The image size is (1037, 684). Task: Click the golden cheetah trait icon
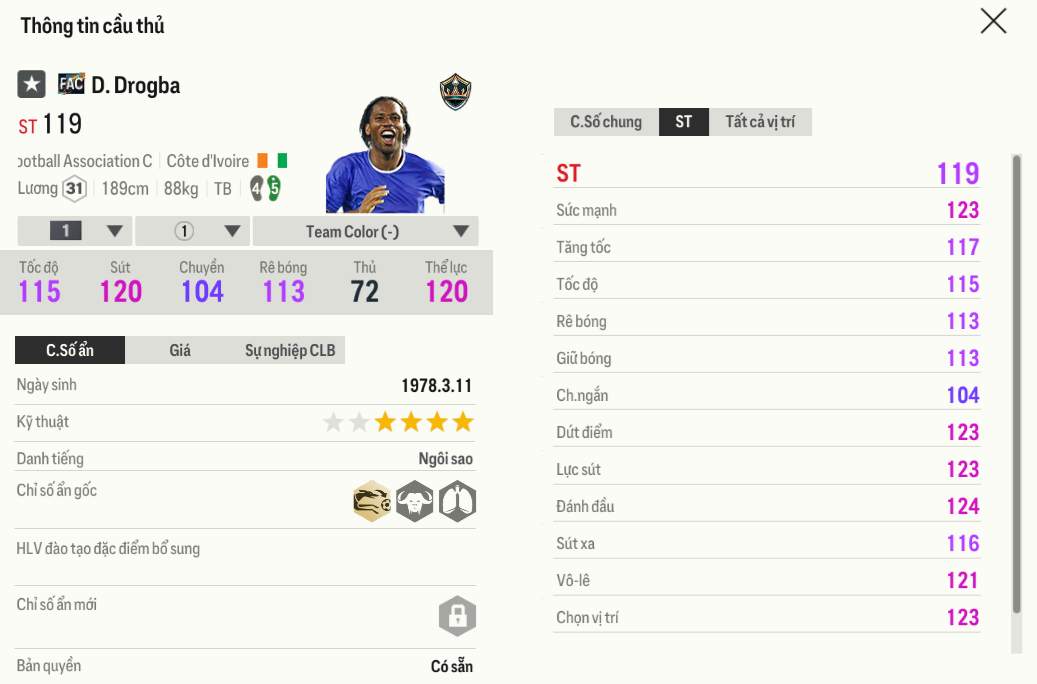pyautogui.click(x=372, y=501)
